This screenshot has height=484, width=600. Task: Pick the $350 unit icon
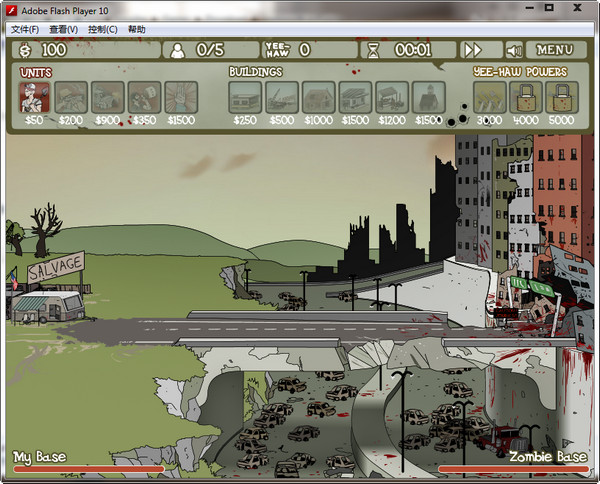[145, 96]
